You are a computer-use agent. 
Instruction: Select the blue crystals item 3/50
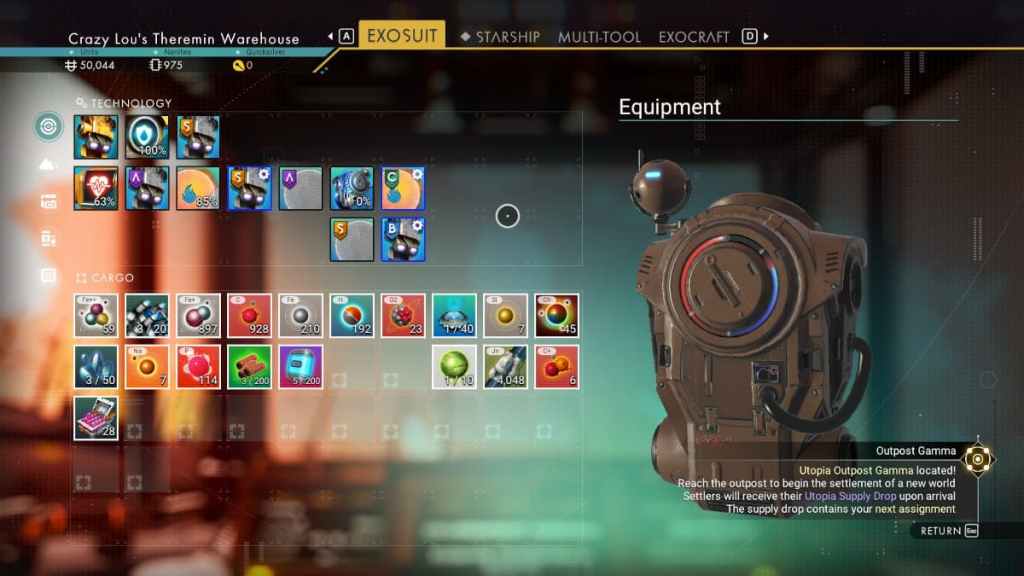pyautogui.click(x=96, y=366)
